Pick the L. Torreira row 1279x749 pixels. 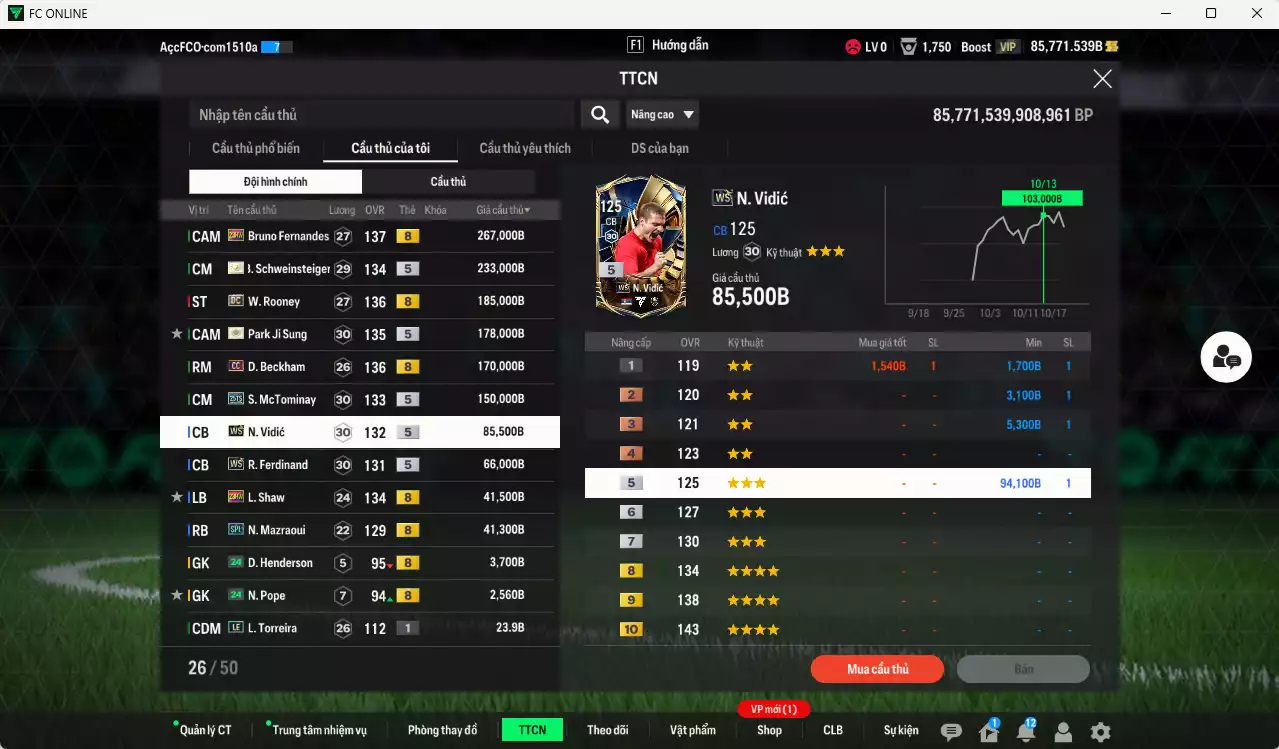360,628
